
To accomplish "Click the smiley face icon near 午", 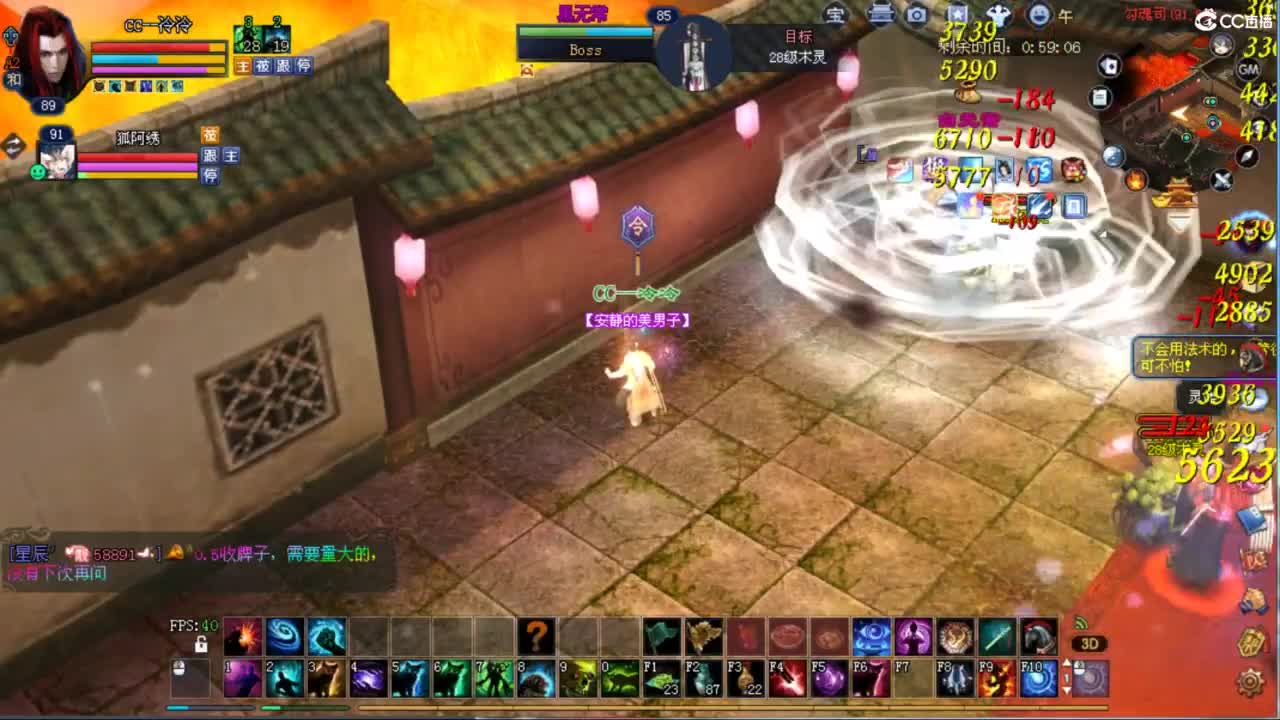I will click(x=1038, y=14).
